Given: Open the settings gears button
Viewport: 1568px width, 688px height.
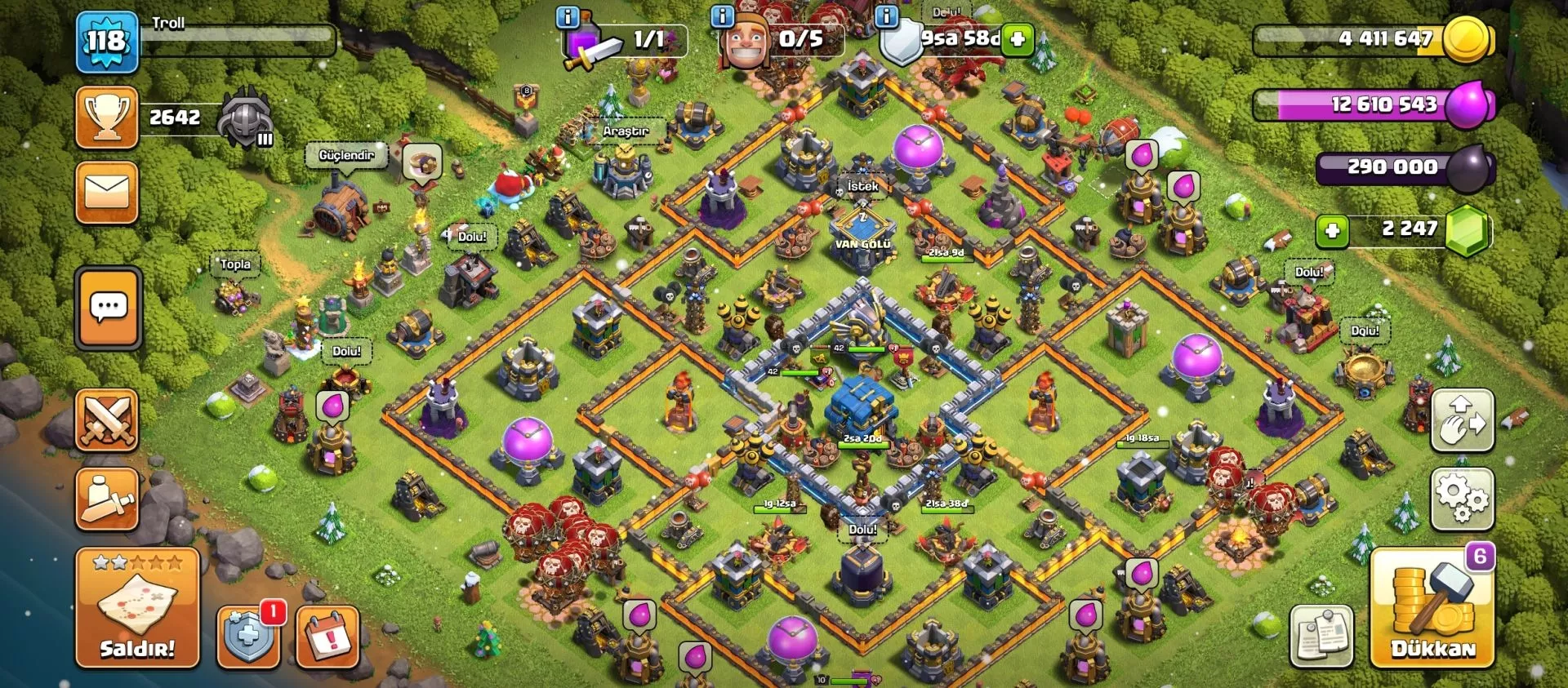Looking at the screenshot, I should pos(1463,499).
